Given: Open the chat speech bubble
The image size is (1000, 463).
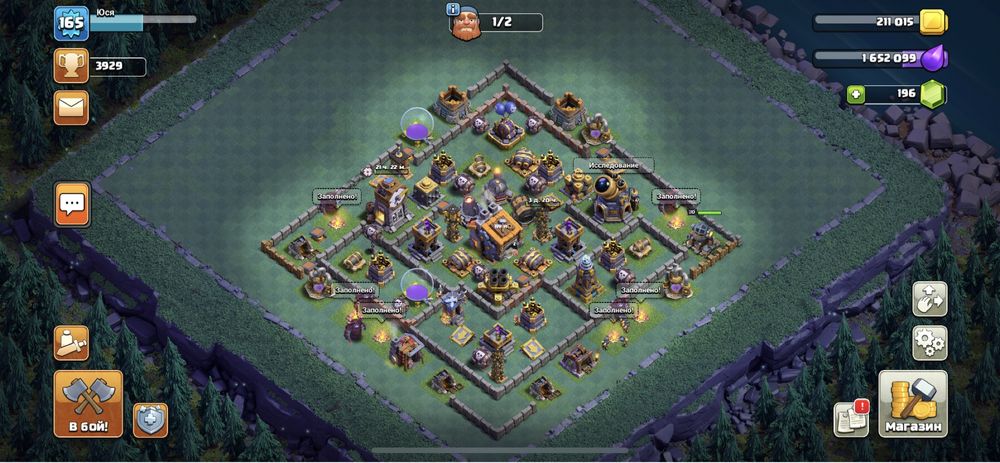Looking at the screenshot, I should click(x=72, y=204).
